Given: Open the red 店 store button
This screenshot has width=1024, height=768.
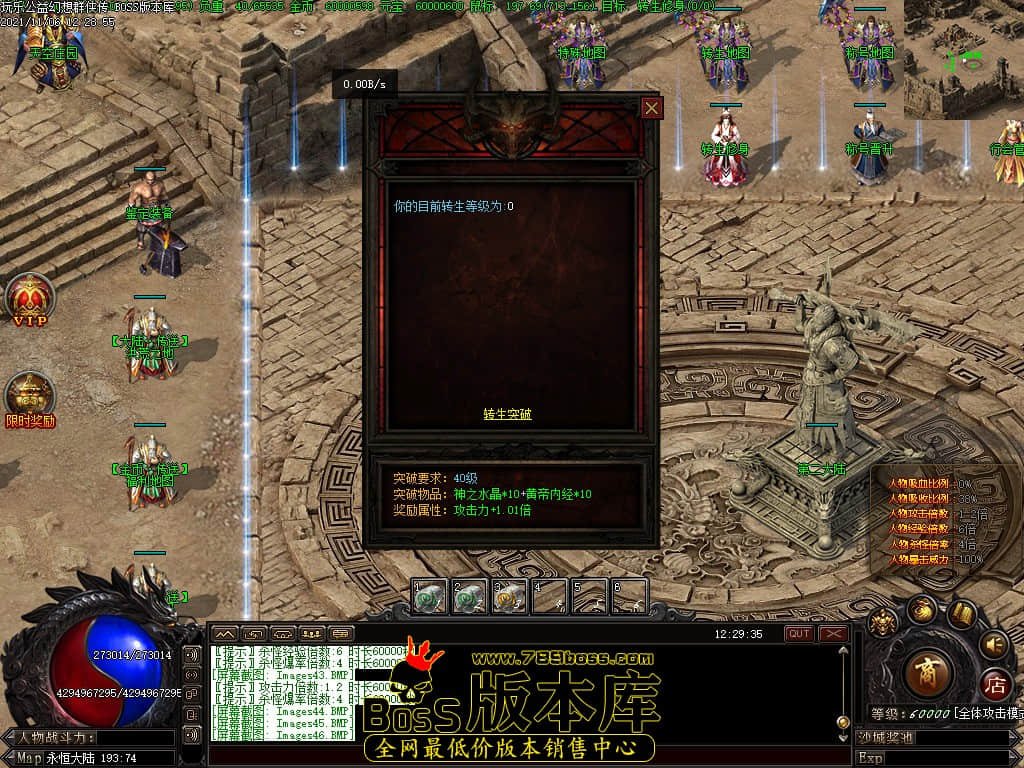Looking at the screenshot, I should tap(994, 685).
